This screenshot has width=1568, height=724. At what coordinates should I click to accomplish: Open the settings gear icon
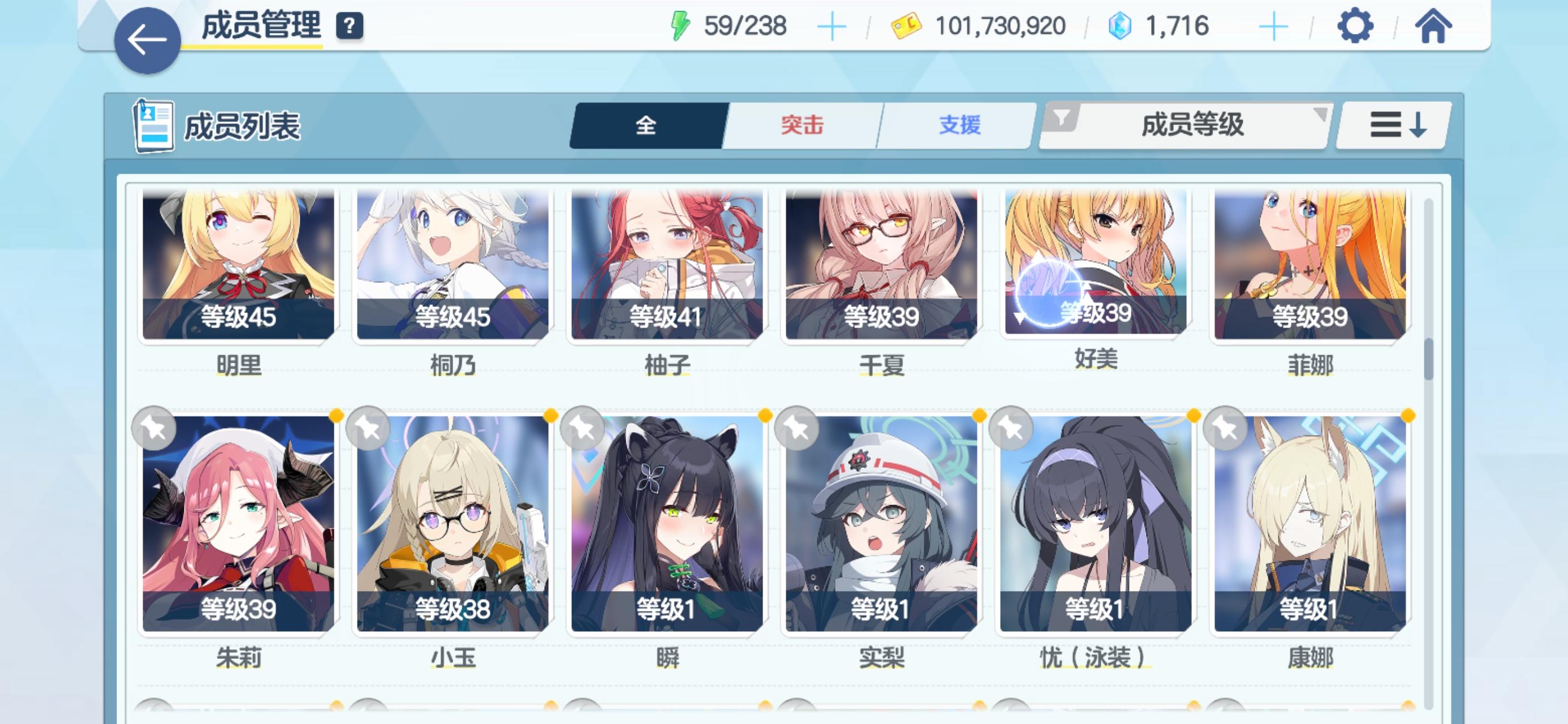pos(1358,25)
